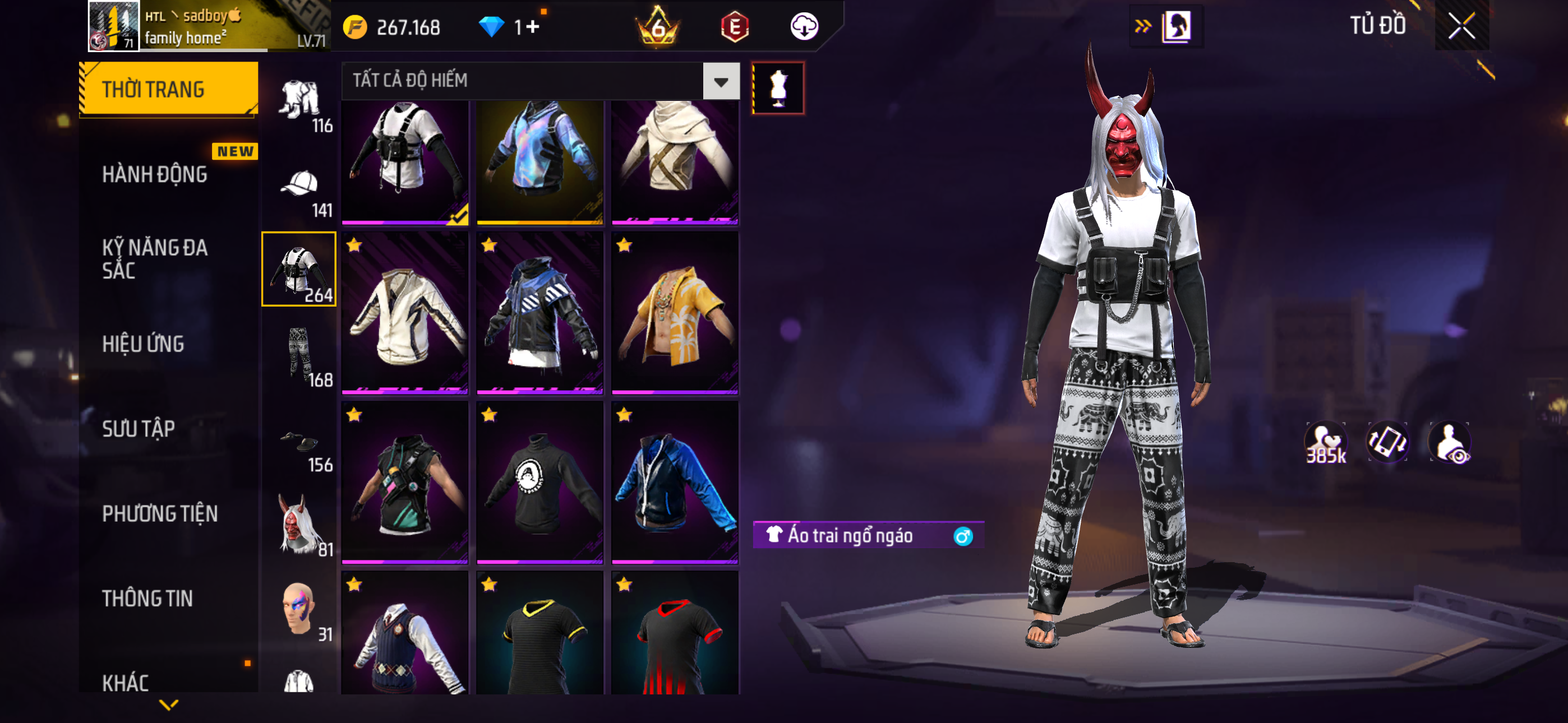Open the Thông Tin tab
Viewport: 1568px width, 723px height.
point(147,598)
